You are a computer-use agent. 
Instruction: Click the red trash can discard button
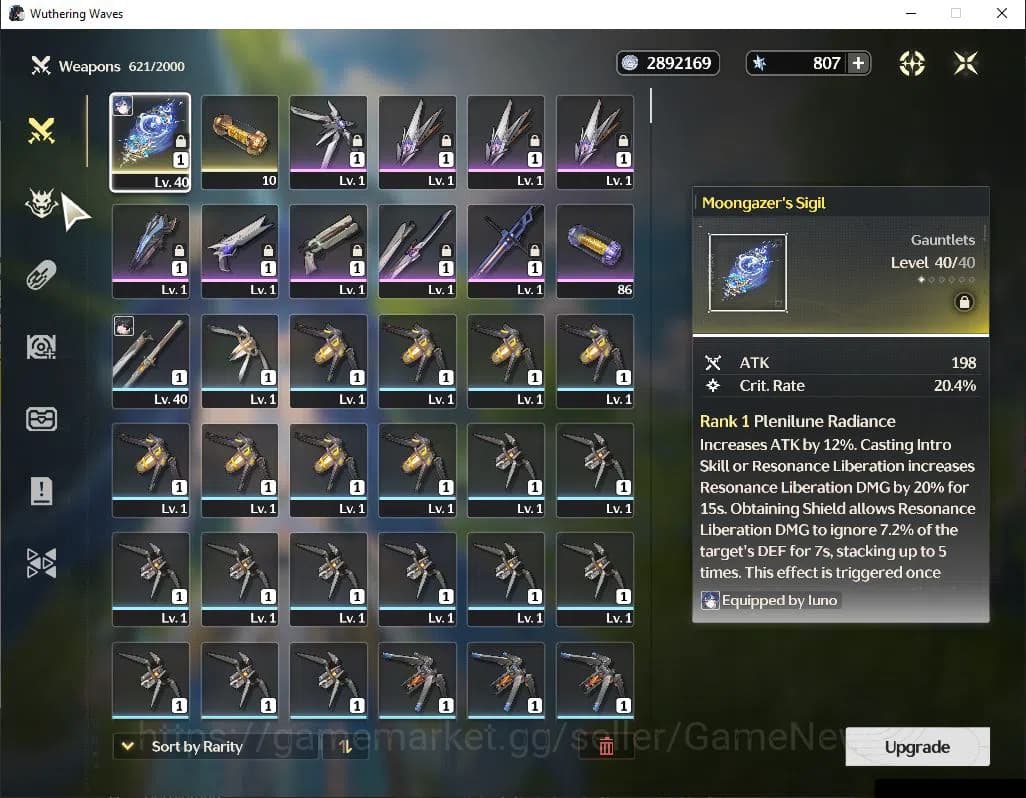pyautogui.click(x=606, y=746)
